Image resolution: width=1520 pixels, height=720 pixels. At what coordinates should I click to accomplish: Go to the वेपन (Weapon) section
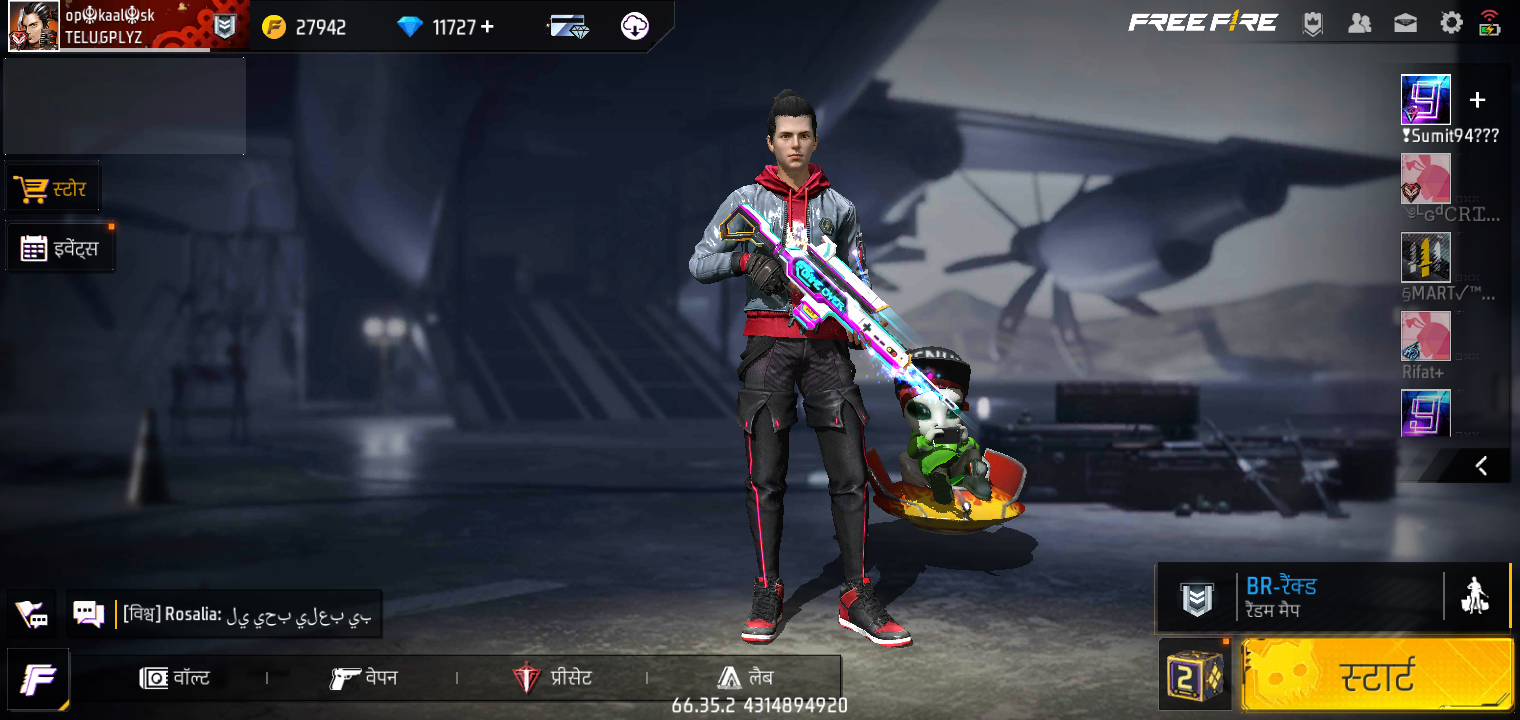click(x=364, y=678)
